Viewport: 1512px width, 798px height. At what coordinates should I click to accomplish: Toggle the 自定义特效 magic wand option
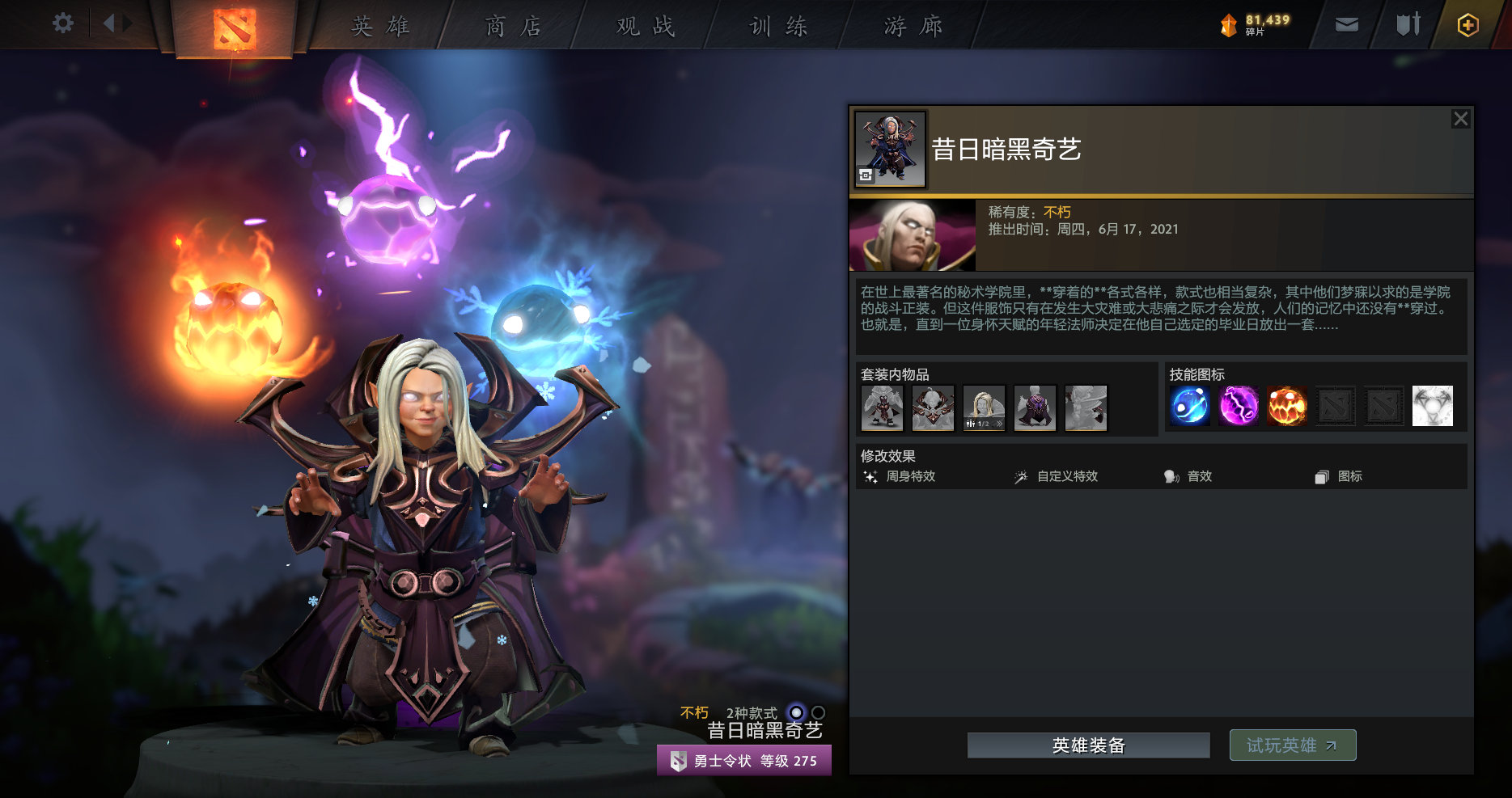[1019, 476]
